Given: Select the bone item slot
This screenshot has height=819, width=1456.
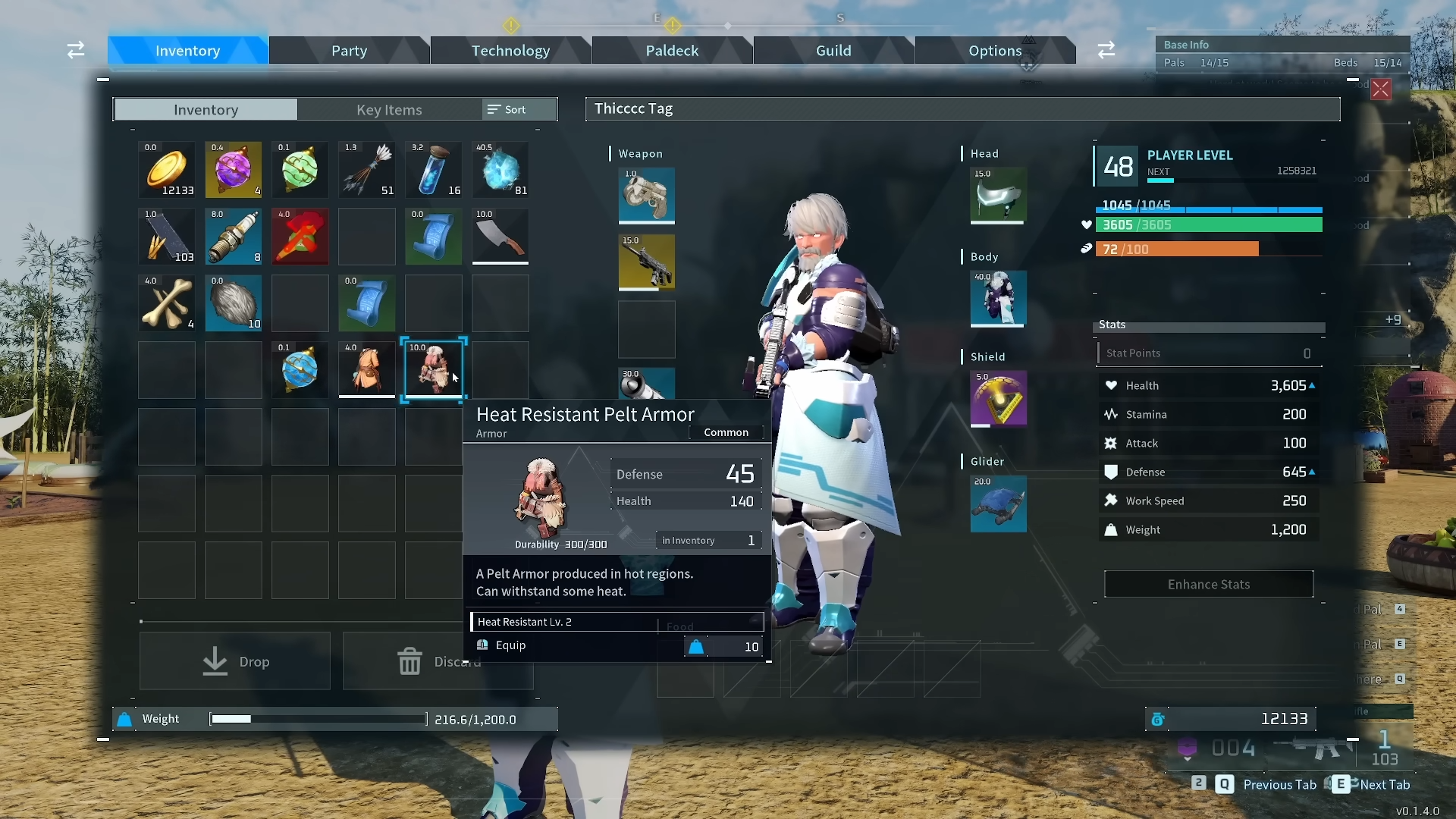Looking at the screenshot, I should coord(167,303).
